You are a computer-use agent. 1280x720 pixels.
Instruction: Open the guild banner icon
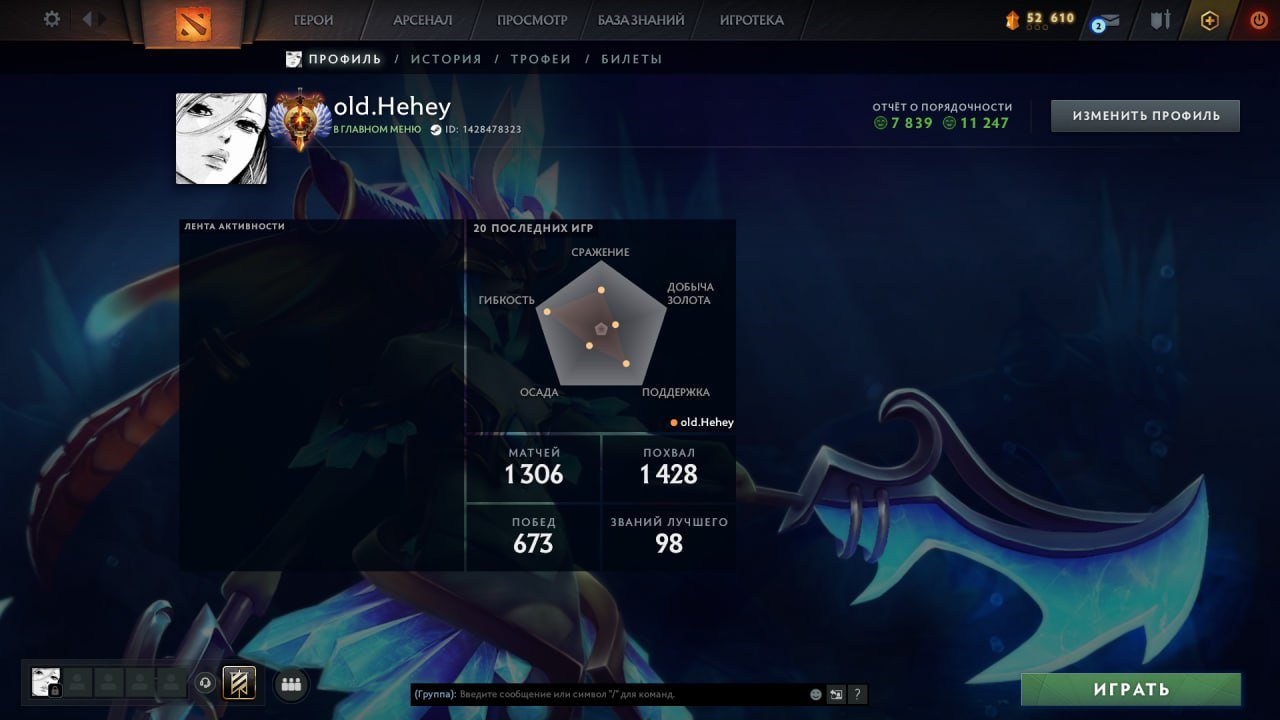[237, 682]
